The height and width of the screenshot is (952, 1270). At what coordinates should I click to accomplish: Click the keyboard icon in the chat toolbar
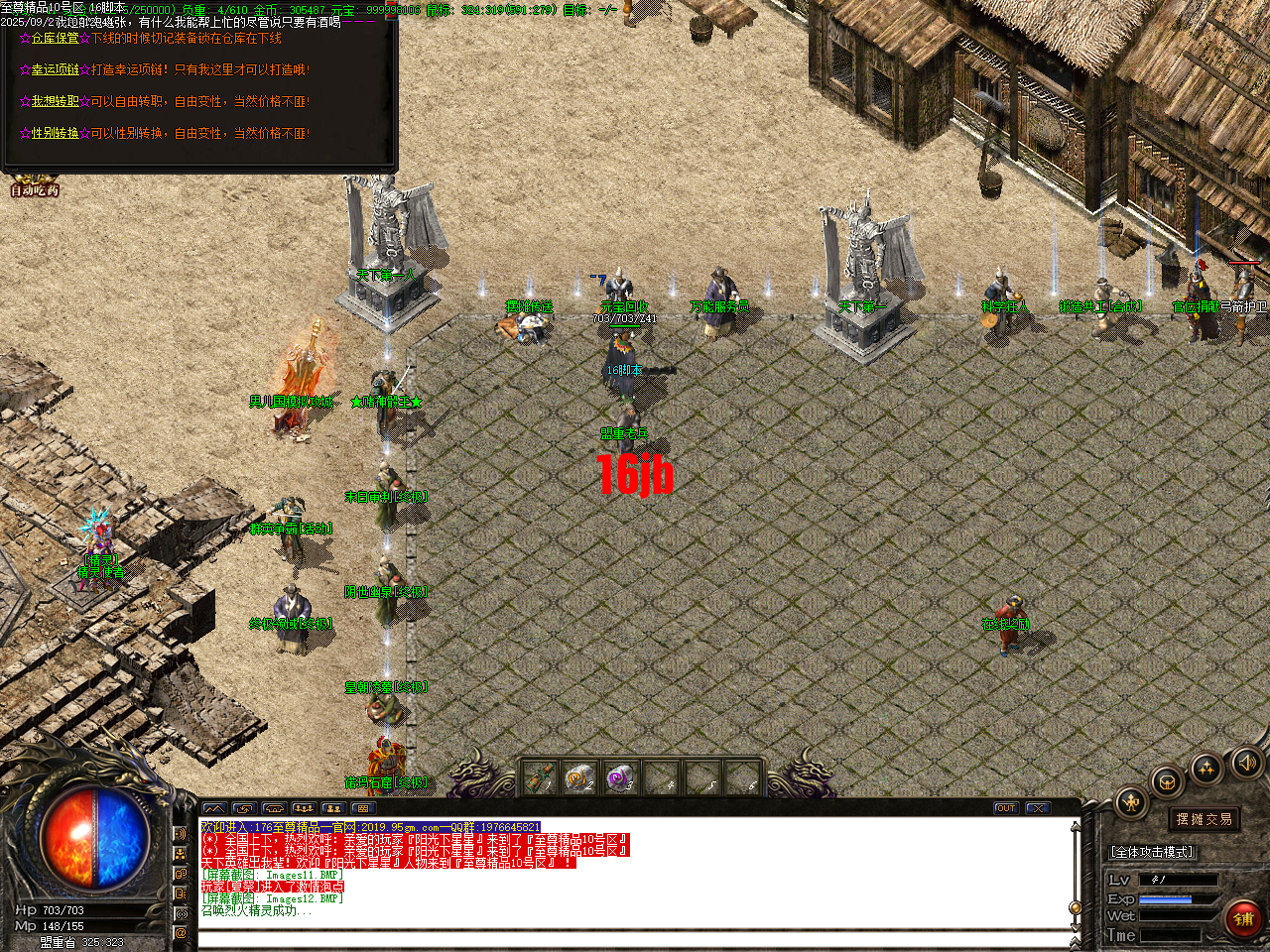362,809
